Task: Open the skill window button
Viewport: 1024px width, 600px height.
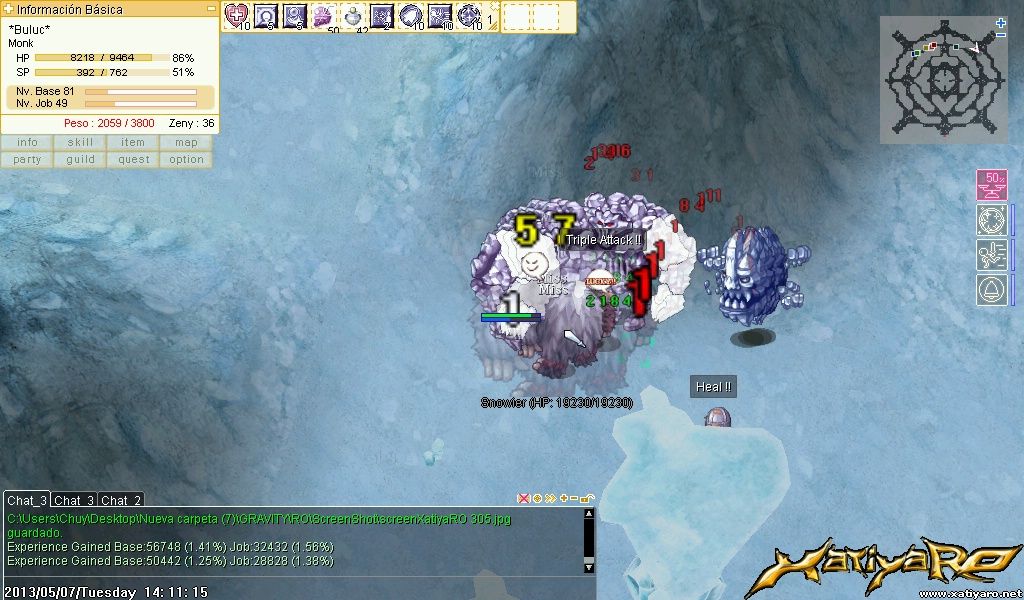Action: (80, 143)
